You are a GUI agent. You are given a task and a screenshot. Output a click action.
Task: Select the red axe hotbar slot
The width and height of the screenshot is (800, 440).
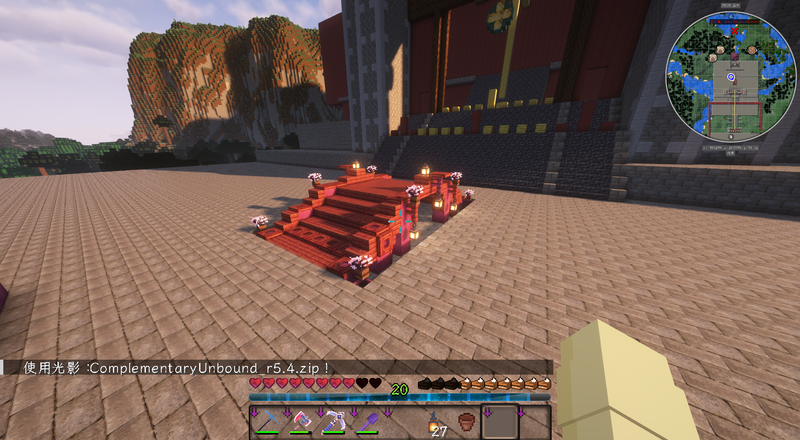pos(300,422)
